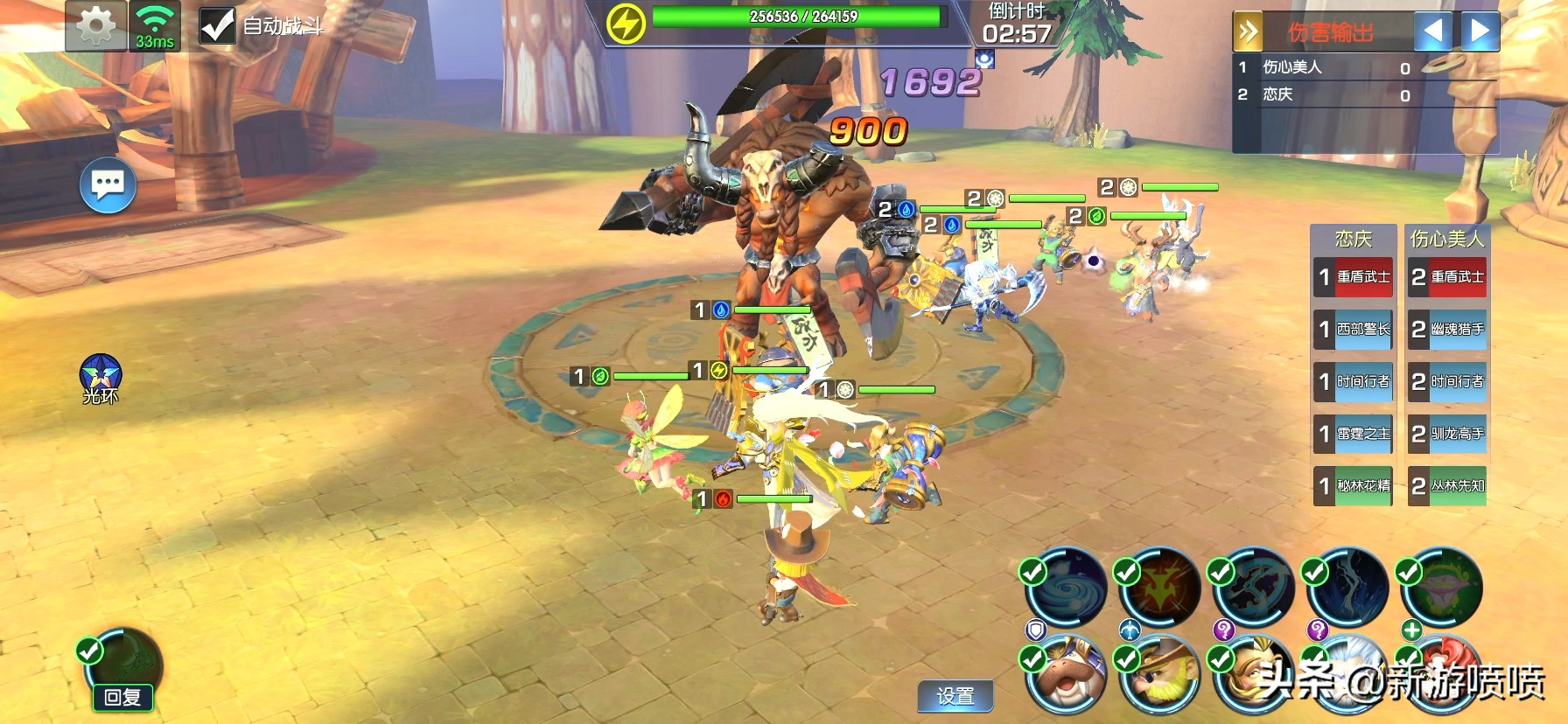Viewport: 1568px width, 724px height.
Task: Collapse the 伤害输出 panel with the double-arrow
Action: click(1249, 33)
